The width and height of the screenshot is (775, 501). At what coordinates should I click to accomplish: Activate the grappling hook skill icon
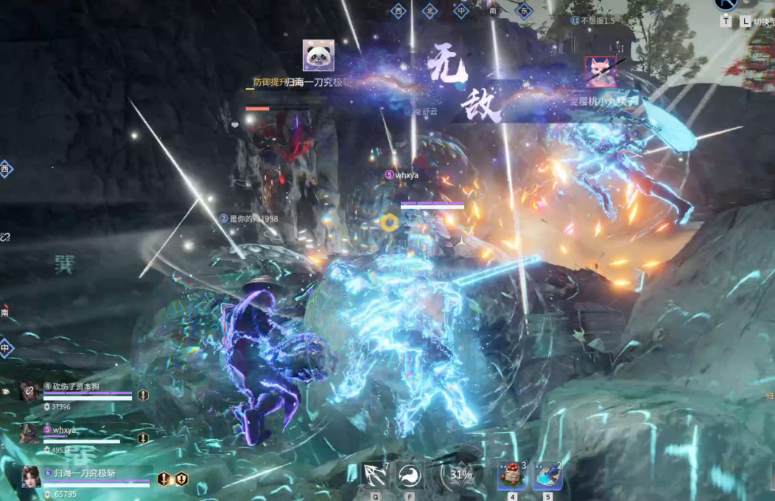[376, 475]
